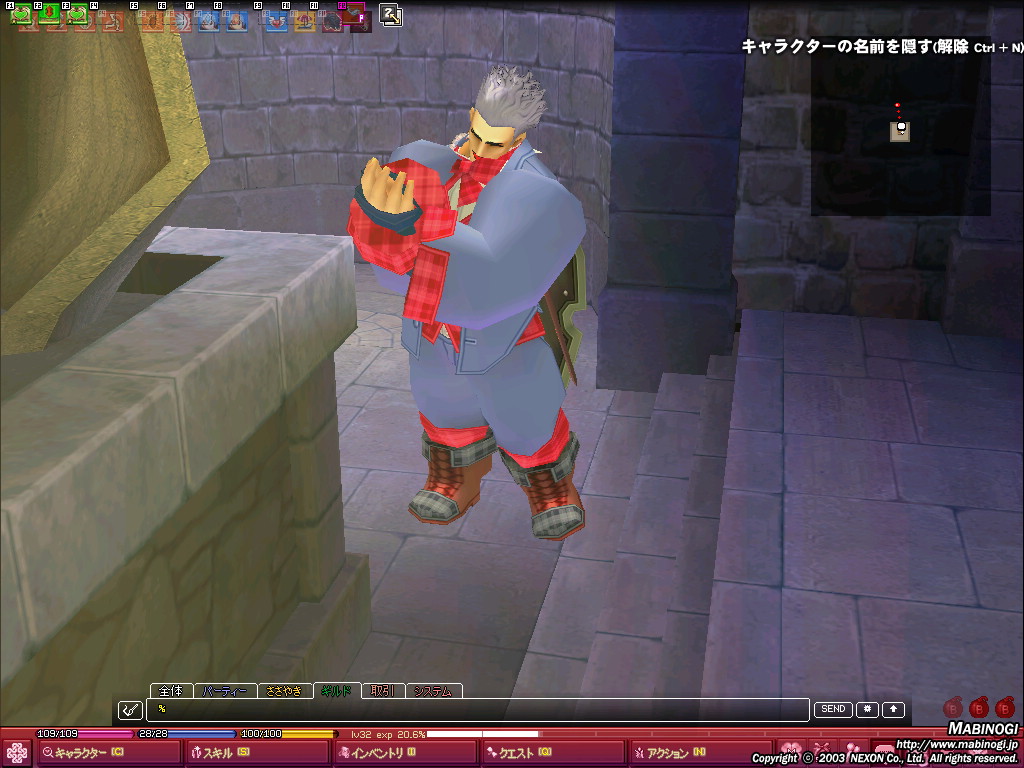Viewport: 1024px width, 768px height.
Task: Click the SEND chat button
Action: 833,709
